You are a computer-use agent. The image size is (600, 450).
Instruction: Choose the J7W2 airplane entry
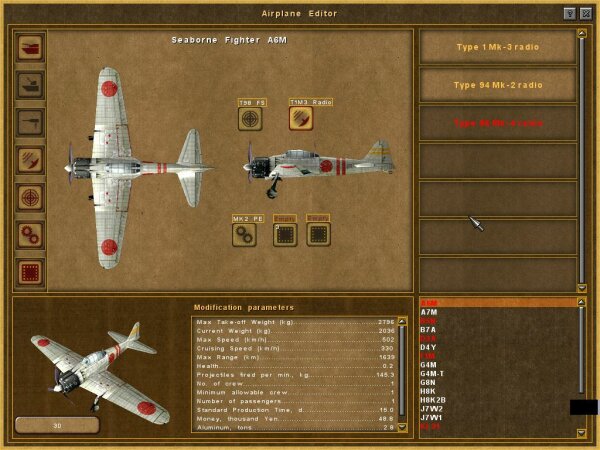click(431, 408)
